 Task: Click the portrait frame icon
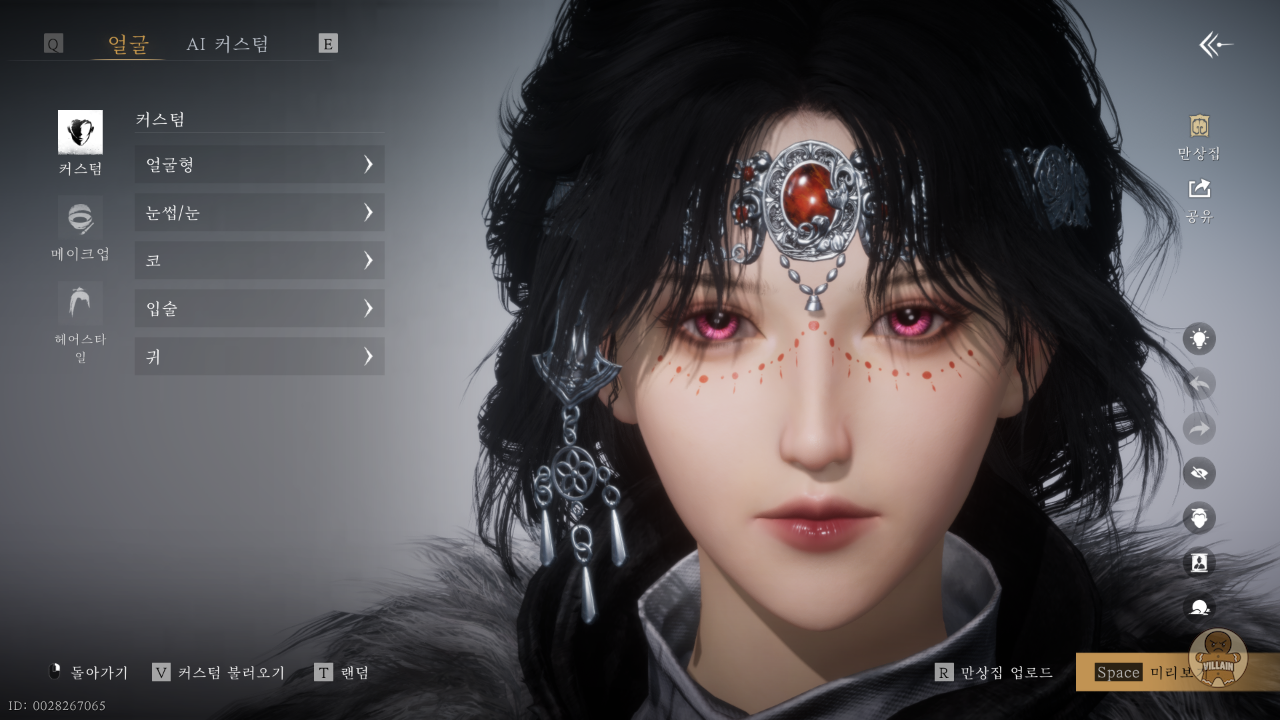(x=1199, y=562)
